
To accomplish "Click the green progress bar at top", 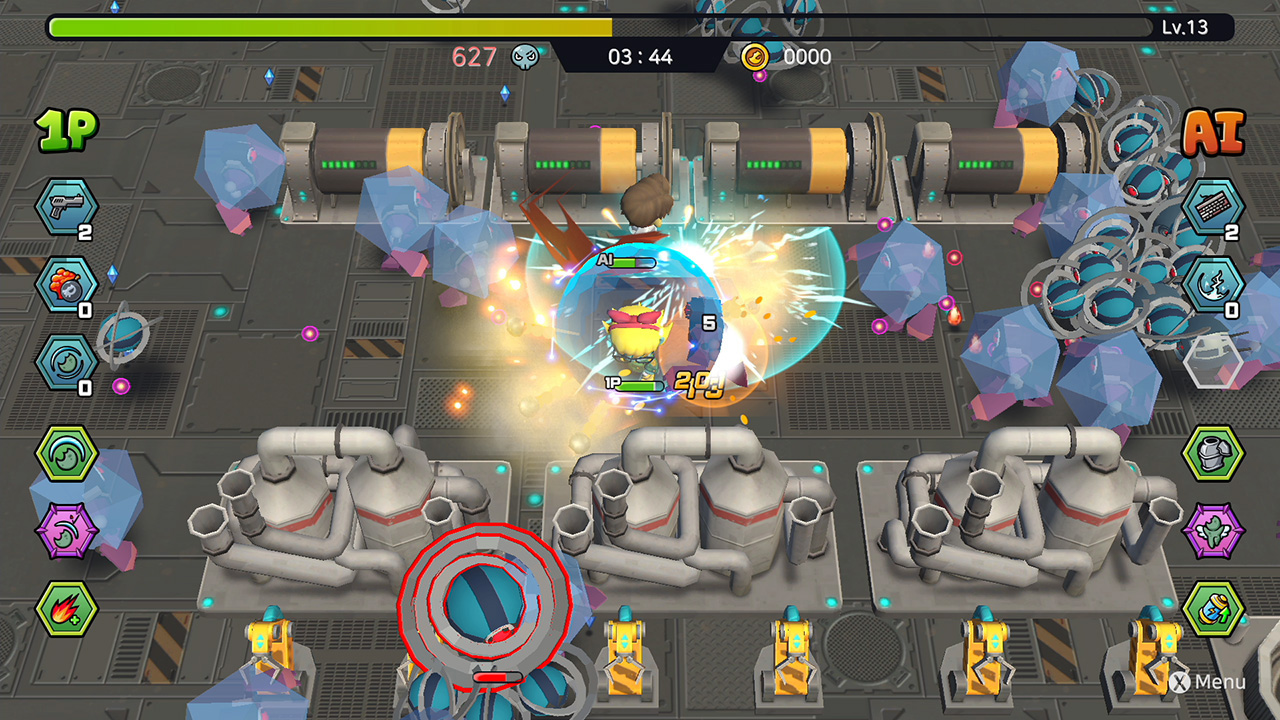I will [300, 28].
